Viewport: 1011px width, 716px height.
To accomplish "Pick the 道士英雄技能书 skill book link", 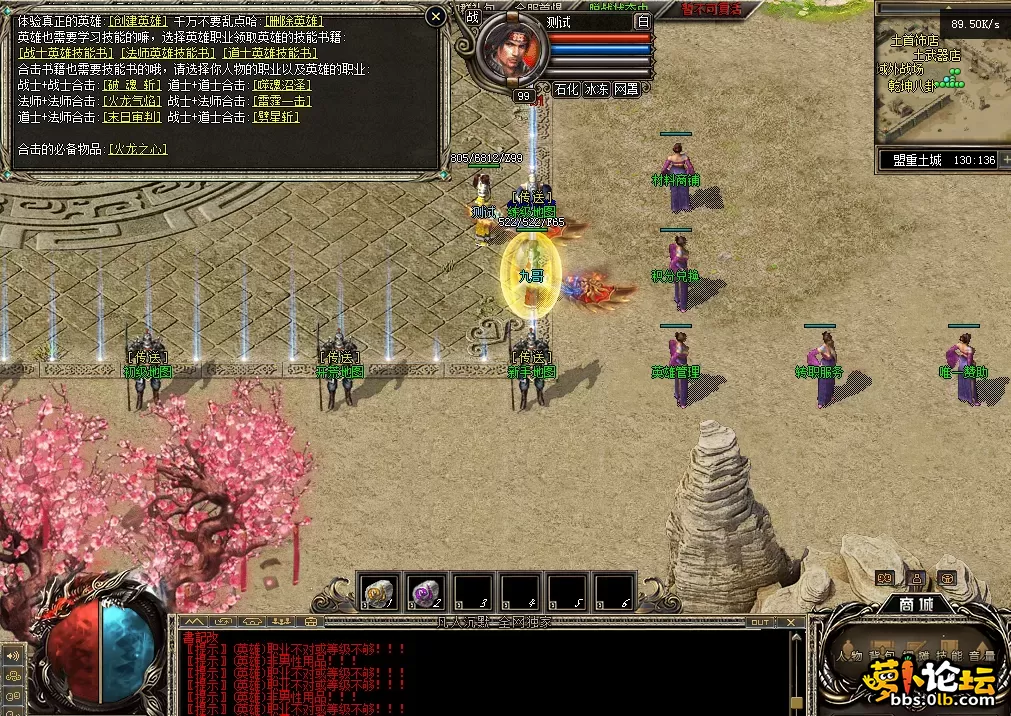I will (270, 53).
